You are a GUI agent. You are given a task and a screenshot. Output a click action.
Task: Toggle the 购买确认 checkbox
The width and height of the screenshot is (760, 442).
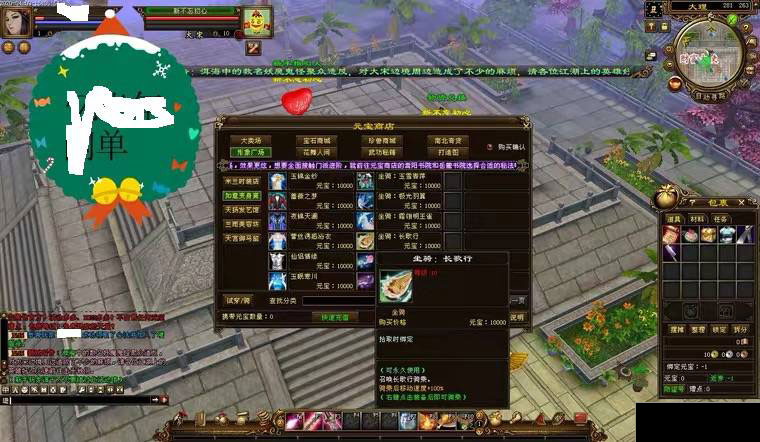pos(492,147)
